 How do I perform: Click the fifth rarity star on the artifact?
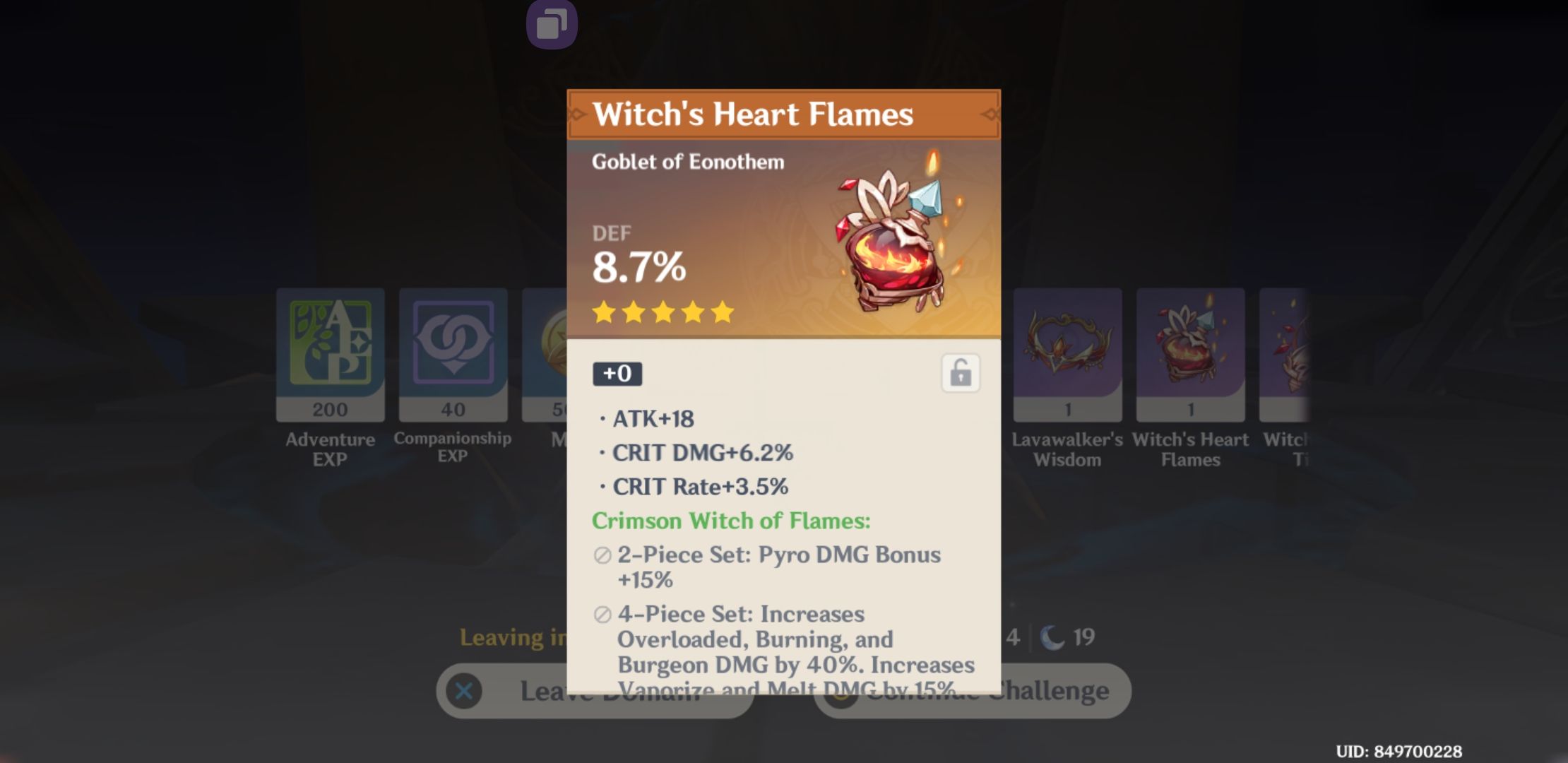723,312
